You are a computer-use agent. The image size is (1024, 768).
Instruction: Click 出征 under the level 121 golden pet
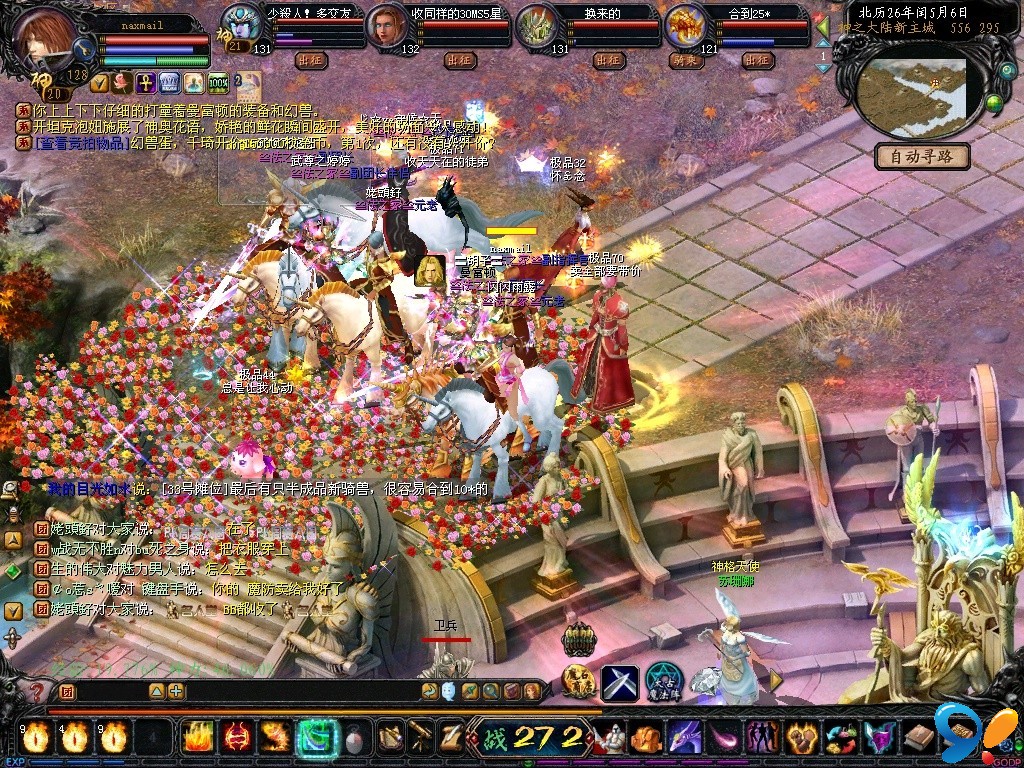point(759,61)
